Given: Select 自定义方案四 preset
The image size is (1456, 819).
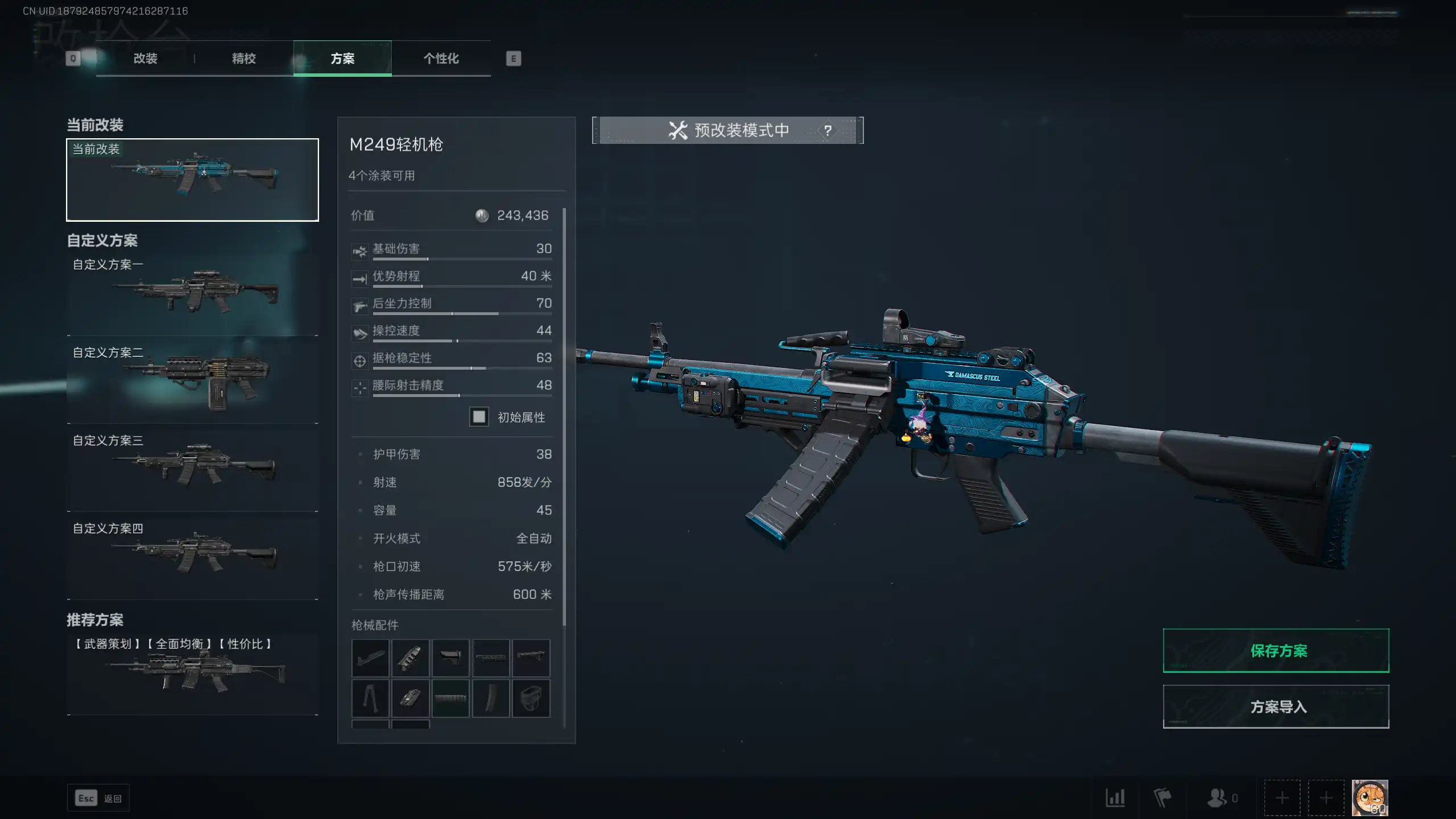Looking at the screenshot, I should point(192,557).
